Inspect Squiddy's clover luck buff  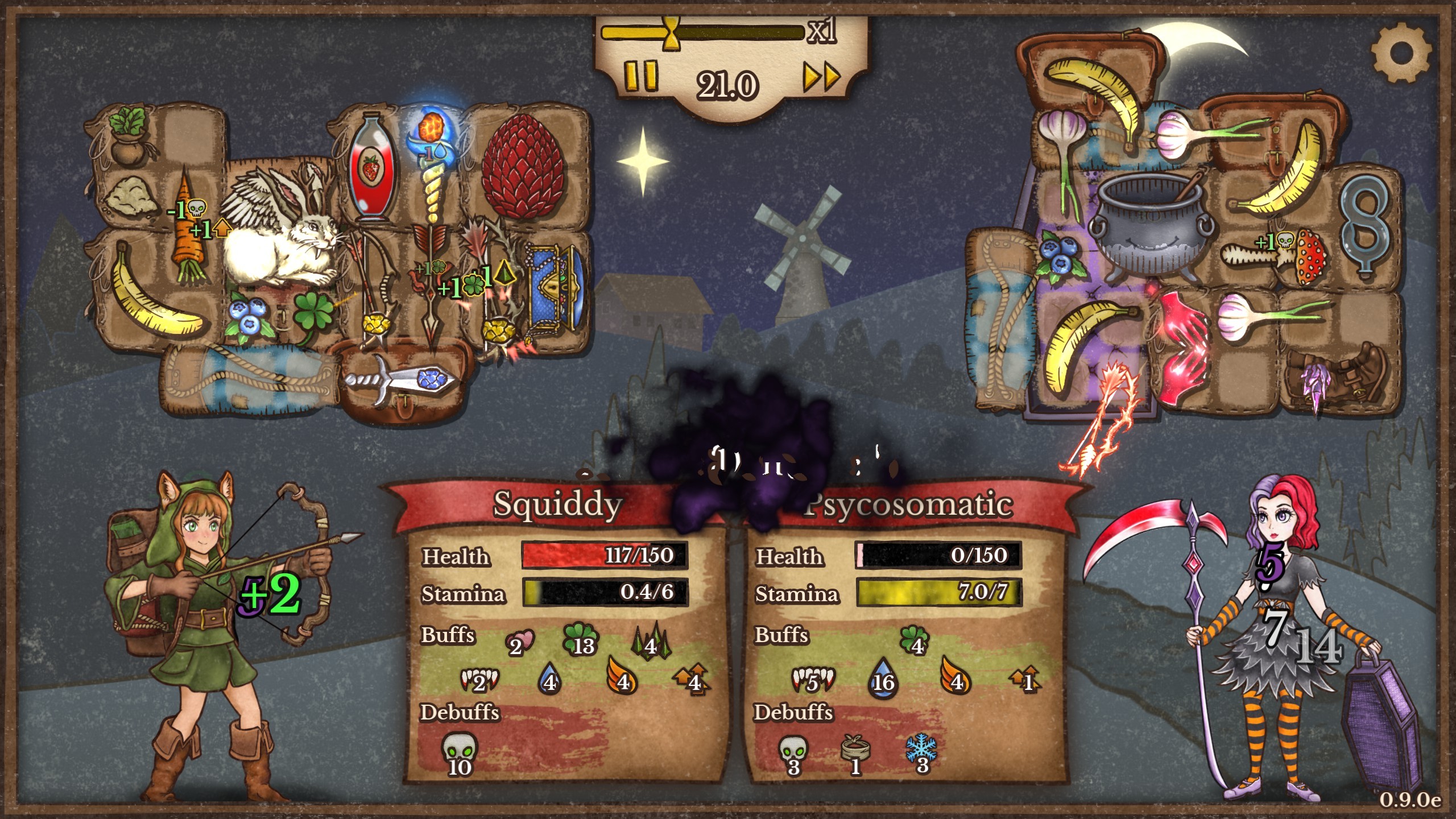pos(580,642)
